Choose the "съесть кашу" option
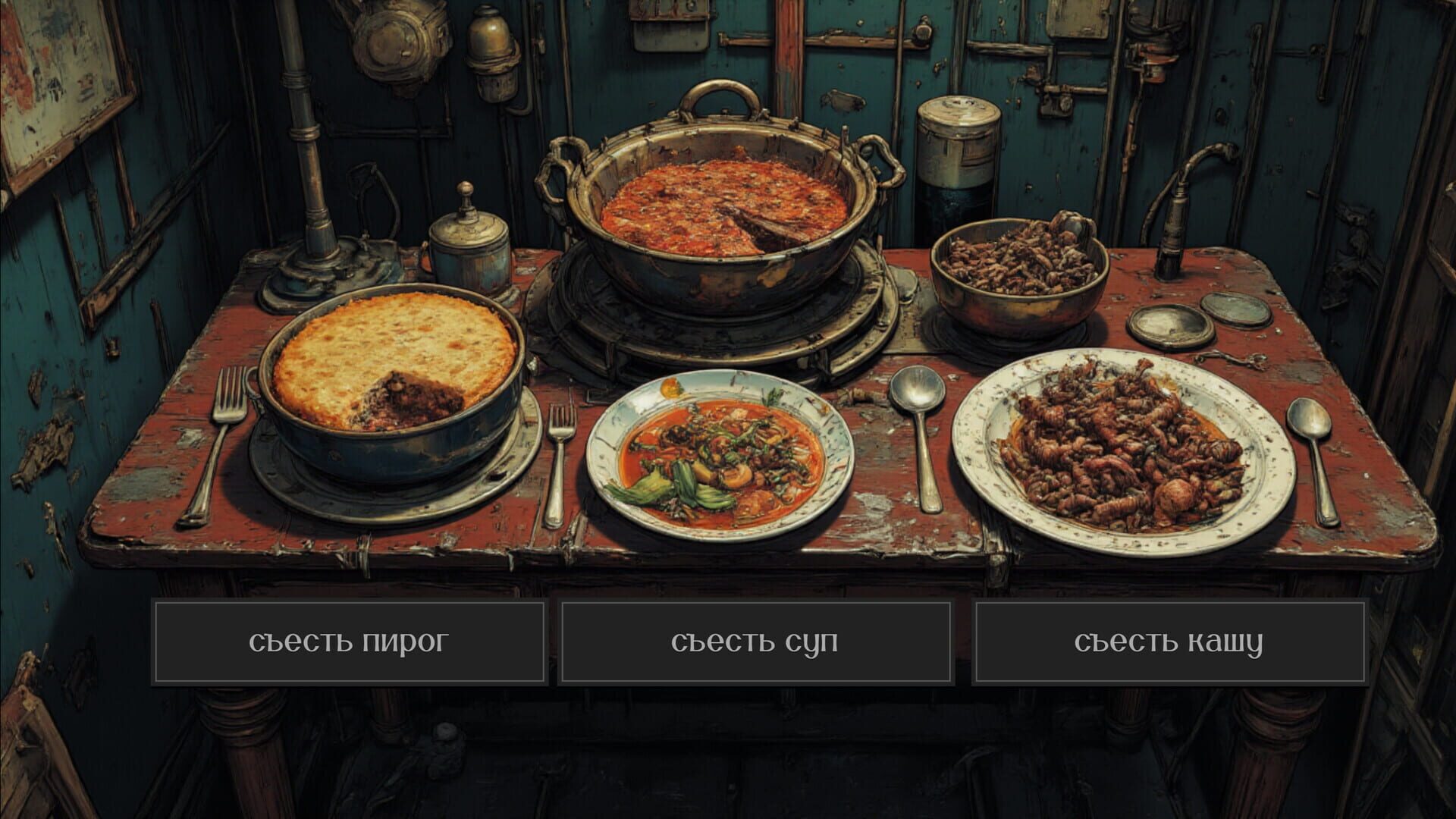 coord(1168,642)
